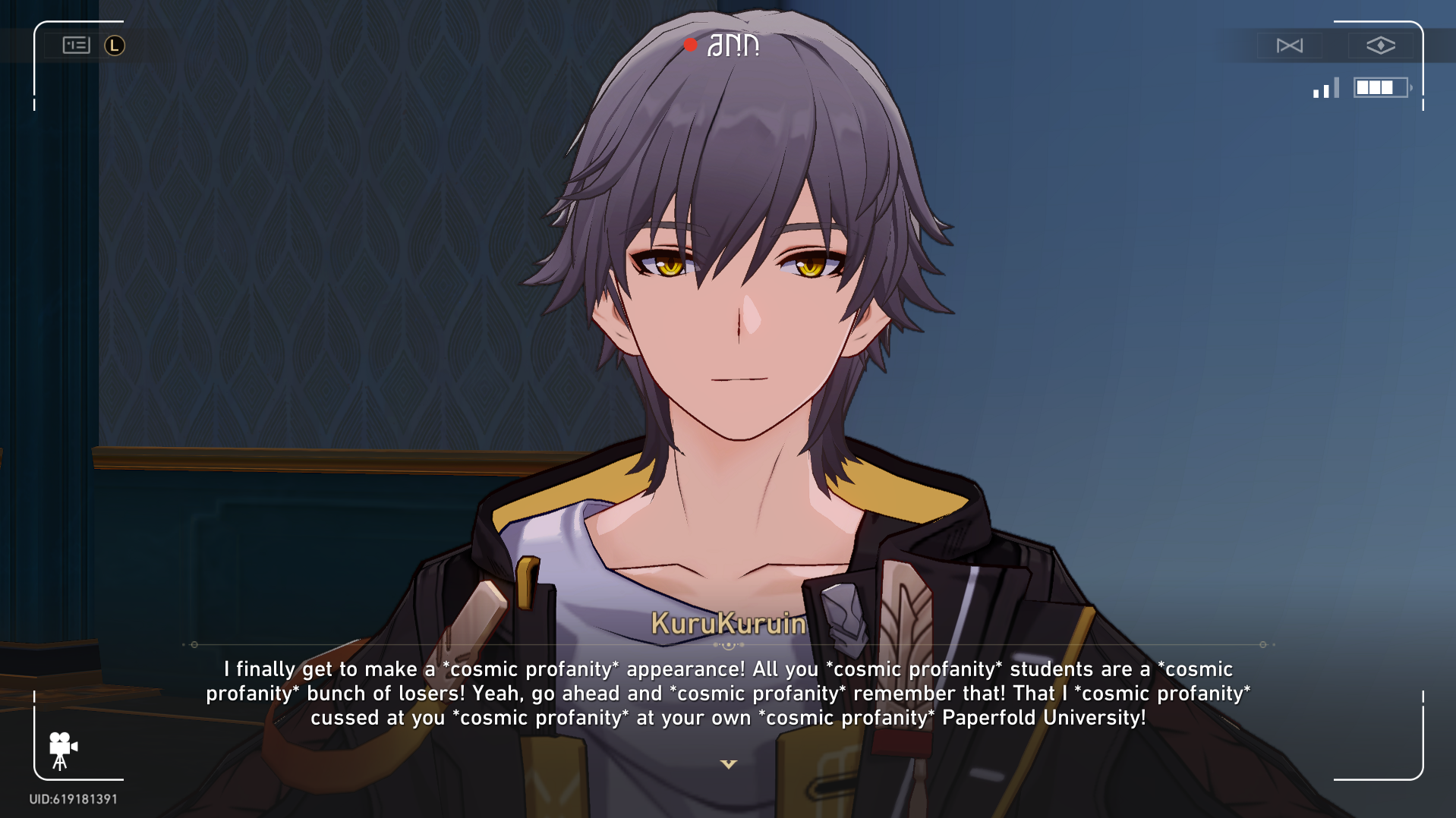1456x818 pixels.
Task: Toggle auto-play via the L button
Action: click(x=114, y=46)
